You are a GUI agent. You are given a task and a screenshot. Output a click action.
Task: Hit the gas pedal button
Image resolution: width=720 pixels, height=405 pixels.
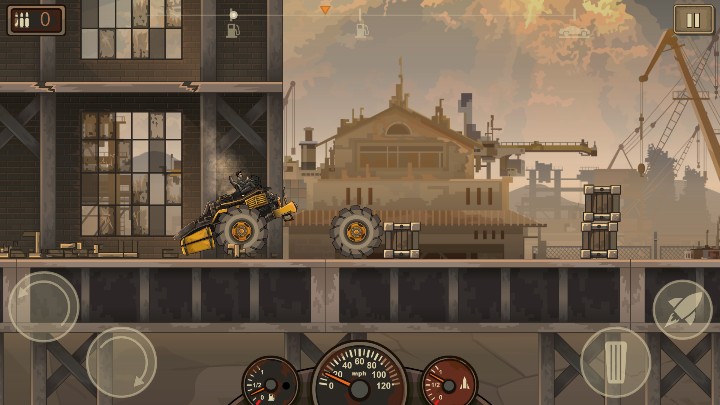tap(615, 361)
